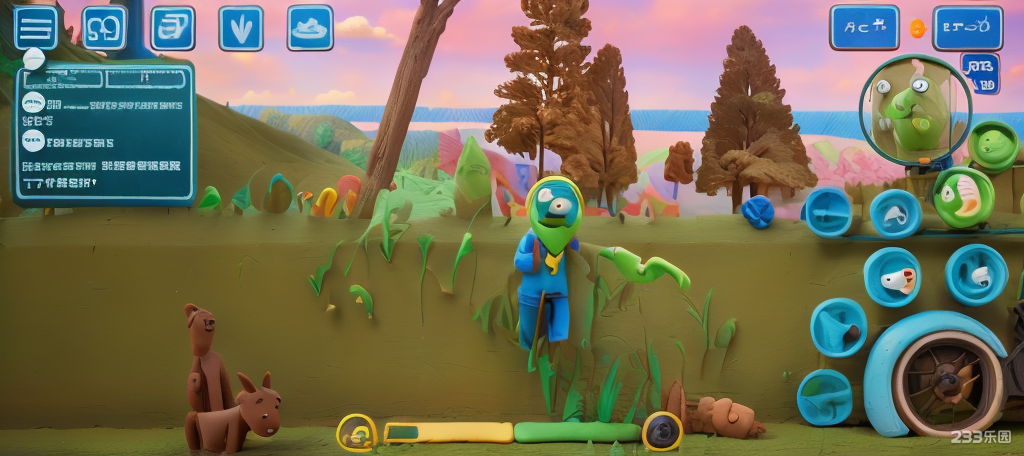Screen dimensions: 1024x456
Task: Open the top-bar hat icon button
Action: point(310,28)
